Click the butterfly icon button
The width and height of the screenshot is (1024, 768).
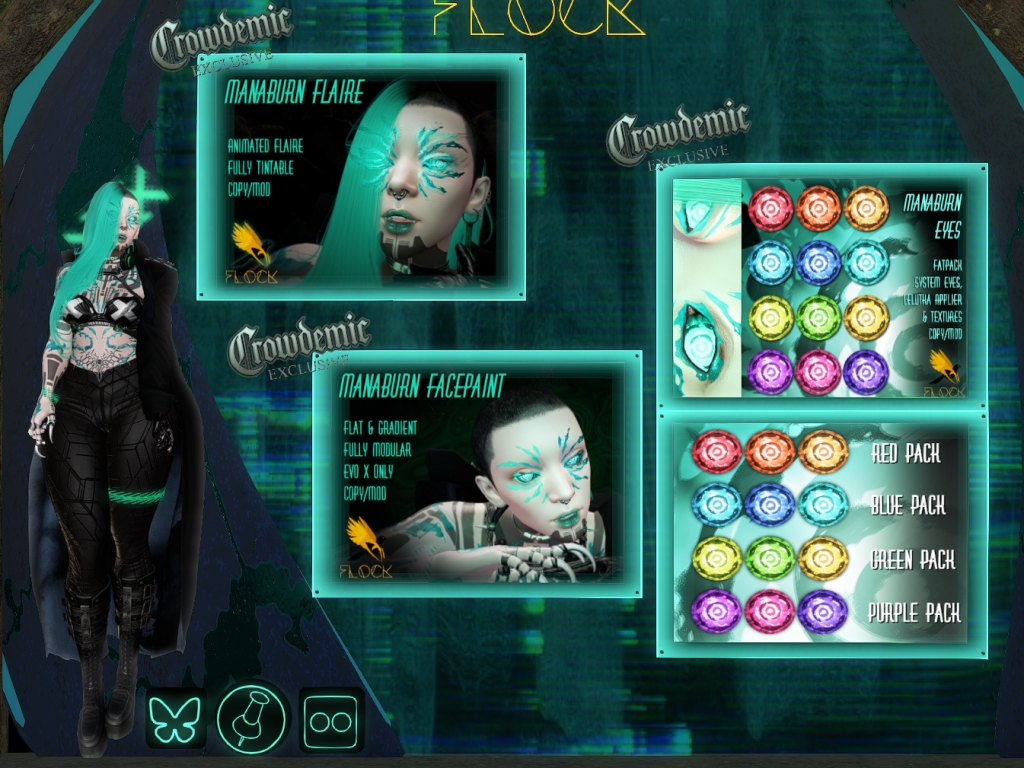point(175,718)
